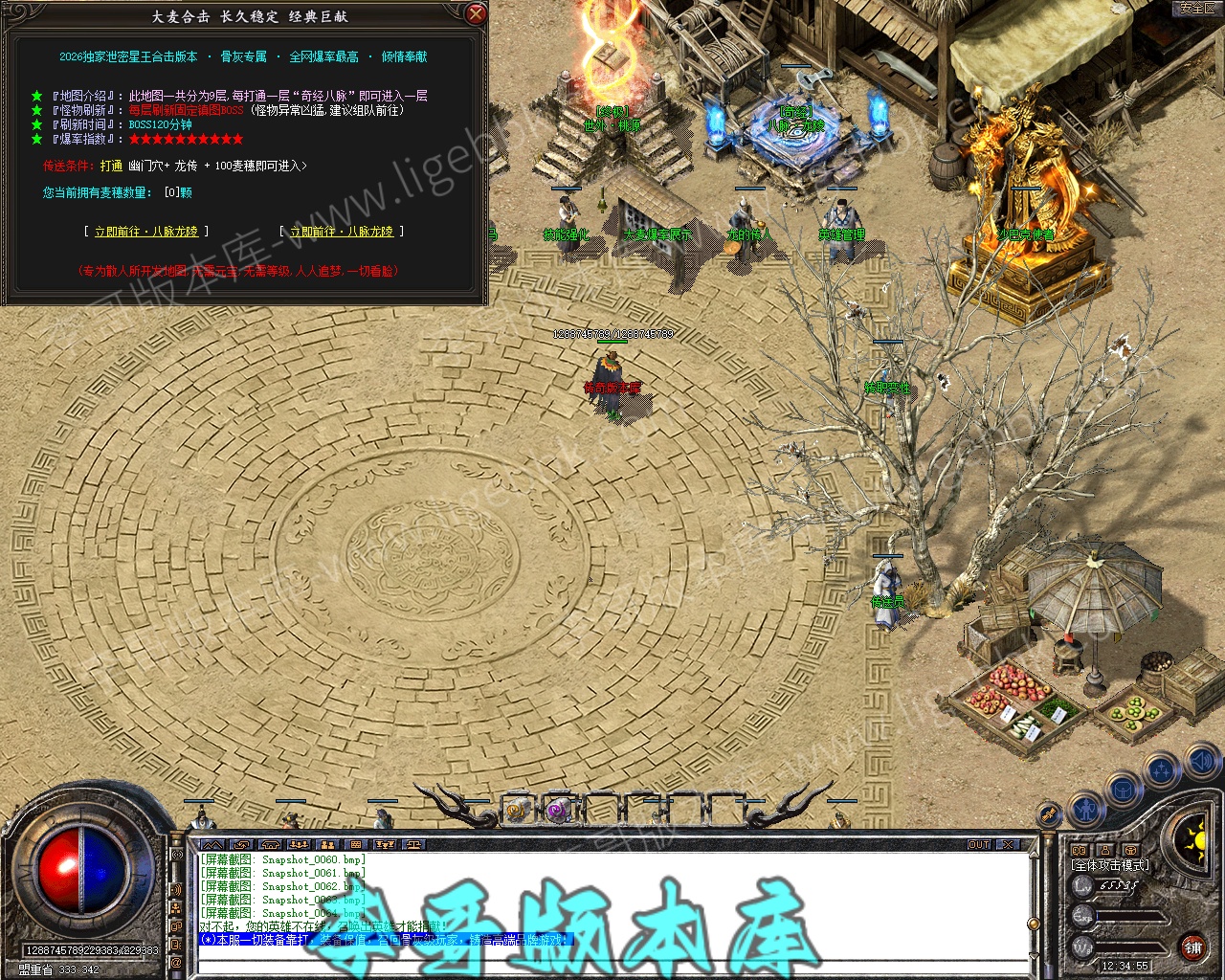The width and height of the screenshot is (1225, 980).
Task: Switch the 全体攻击模式 attack mode label
Action: pyautogui.click(x=1109, y=865)
